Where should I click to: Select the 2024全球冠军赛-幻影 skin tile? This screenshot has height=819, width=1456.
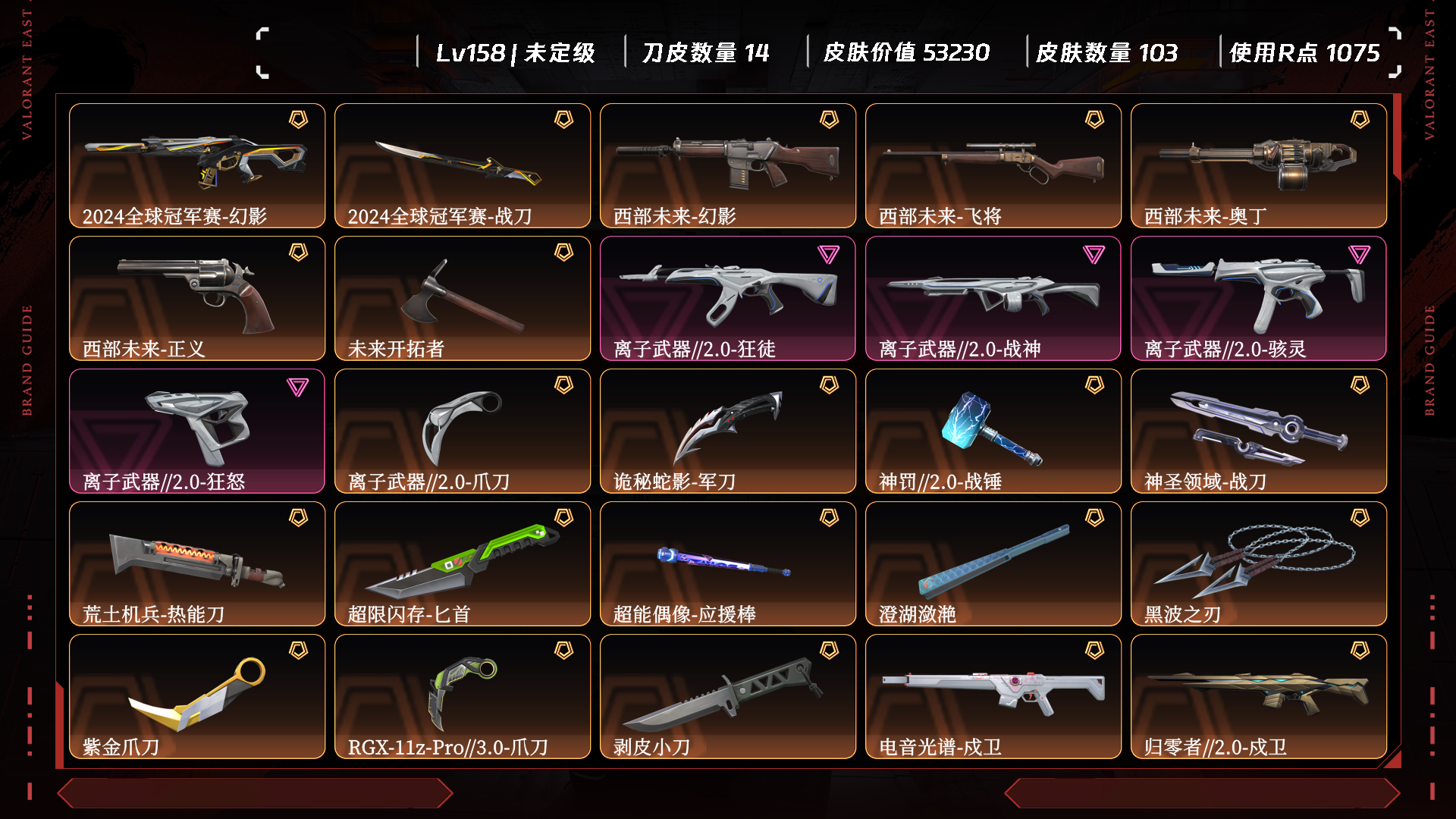coord(197,165)
